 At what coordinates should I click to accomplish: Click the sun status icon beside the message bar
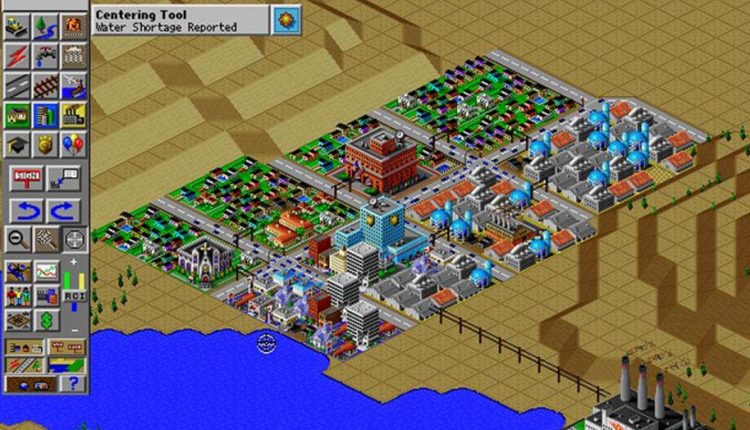click(x=286, y=19)
